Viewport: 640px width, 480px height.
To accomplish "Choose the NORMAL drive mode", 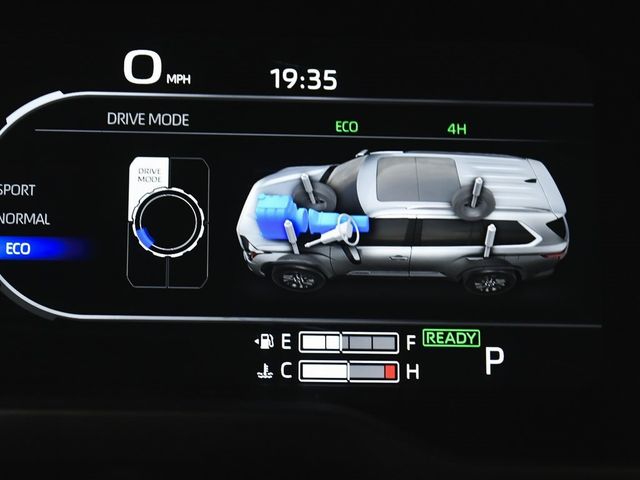I will [x=26, y=219].
